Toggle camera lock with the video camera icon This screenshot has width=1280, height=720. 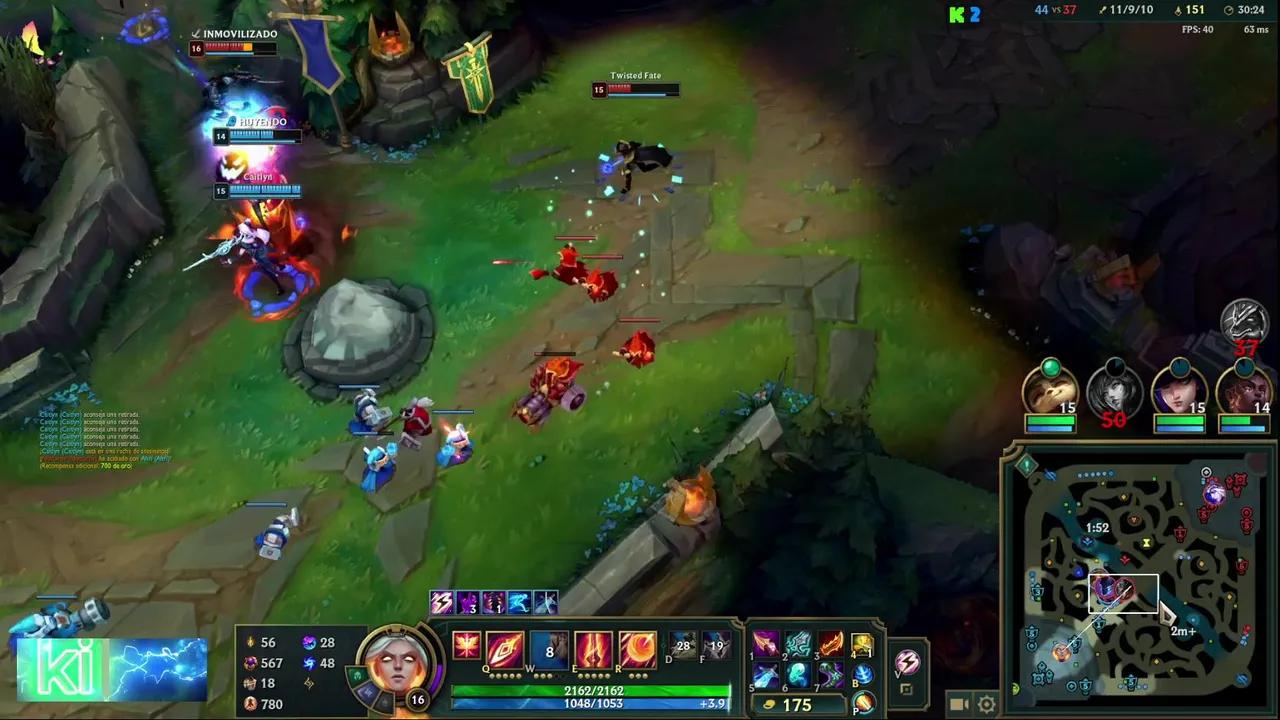click(958, 703)
